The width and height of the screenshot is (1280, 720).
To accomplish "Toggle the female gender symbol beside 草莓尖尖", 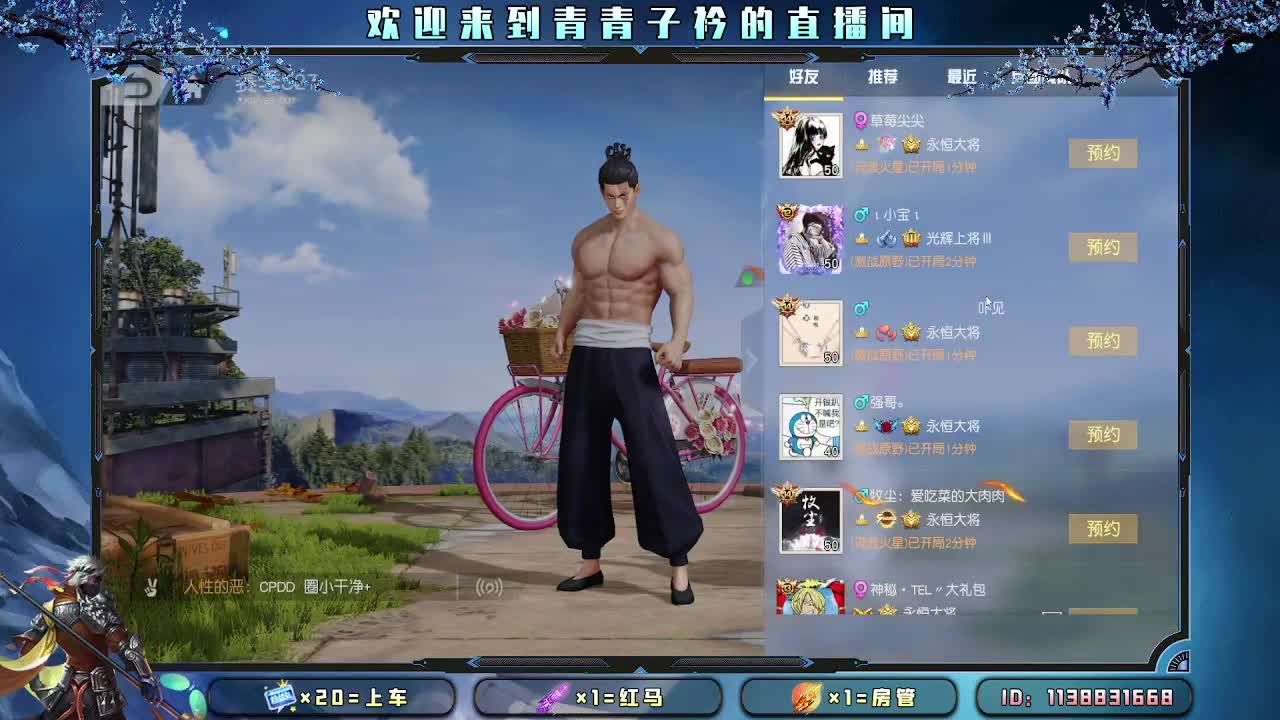I will point(861,118).
